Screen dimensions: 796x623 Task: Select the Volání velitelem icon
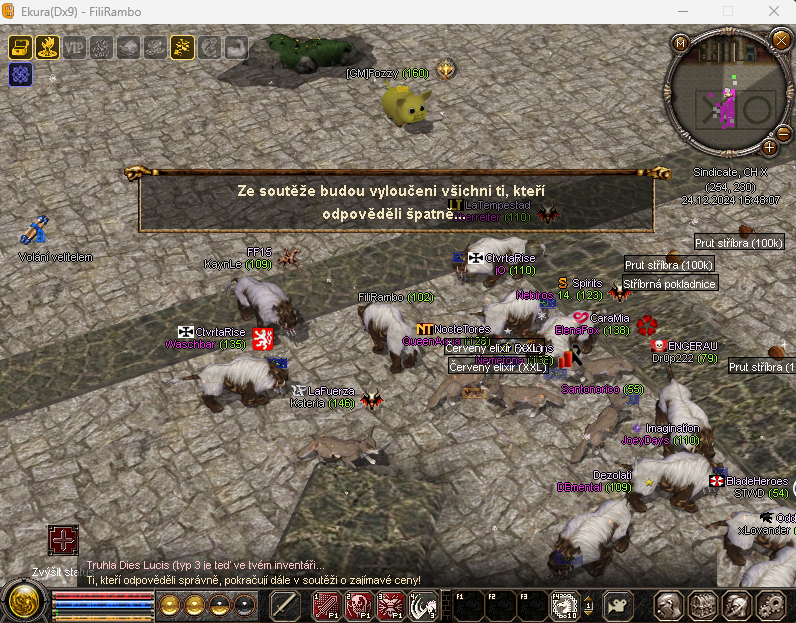click(36, 230)
